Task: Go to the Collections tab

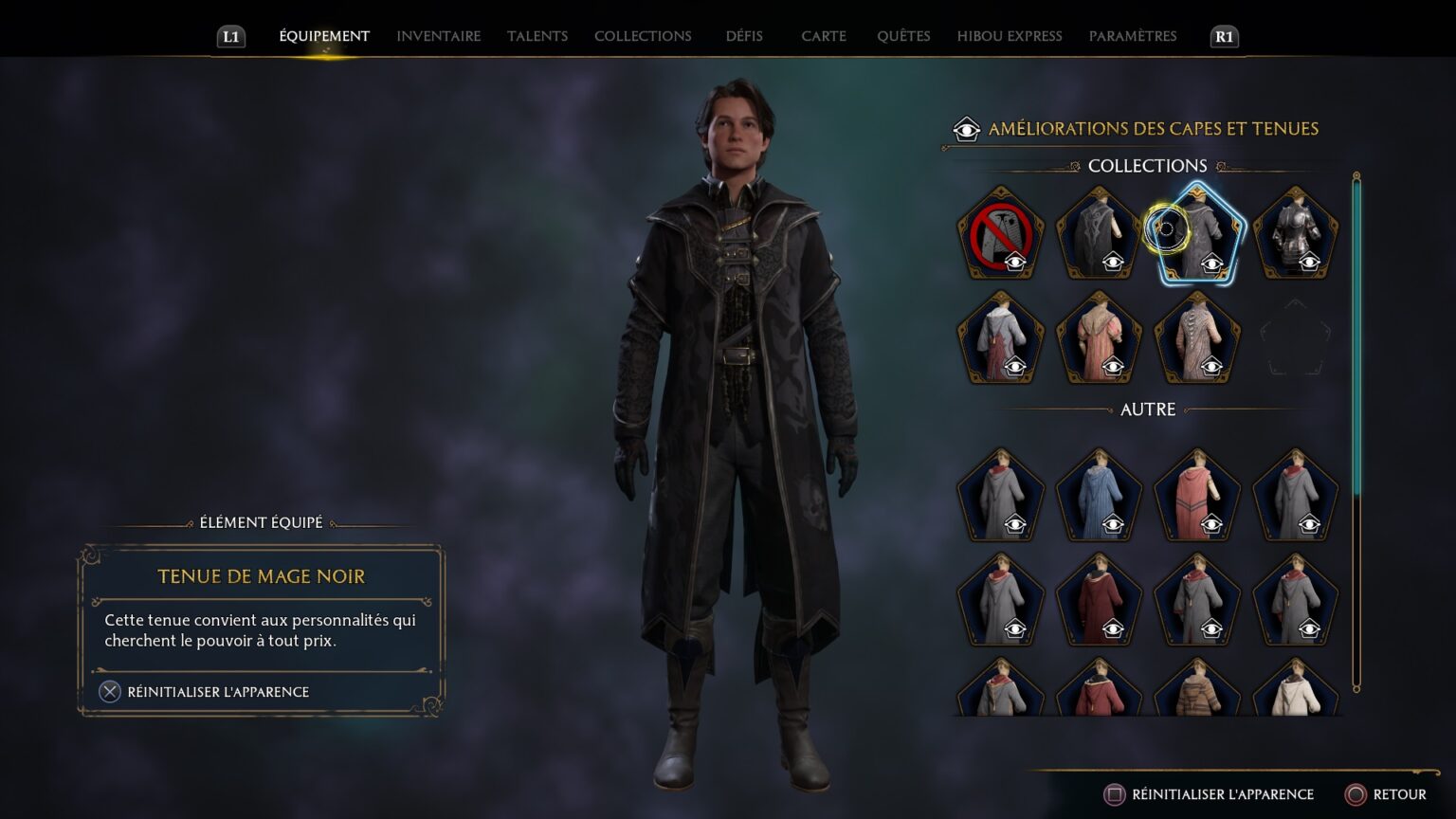Action: (643, 36)
